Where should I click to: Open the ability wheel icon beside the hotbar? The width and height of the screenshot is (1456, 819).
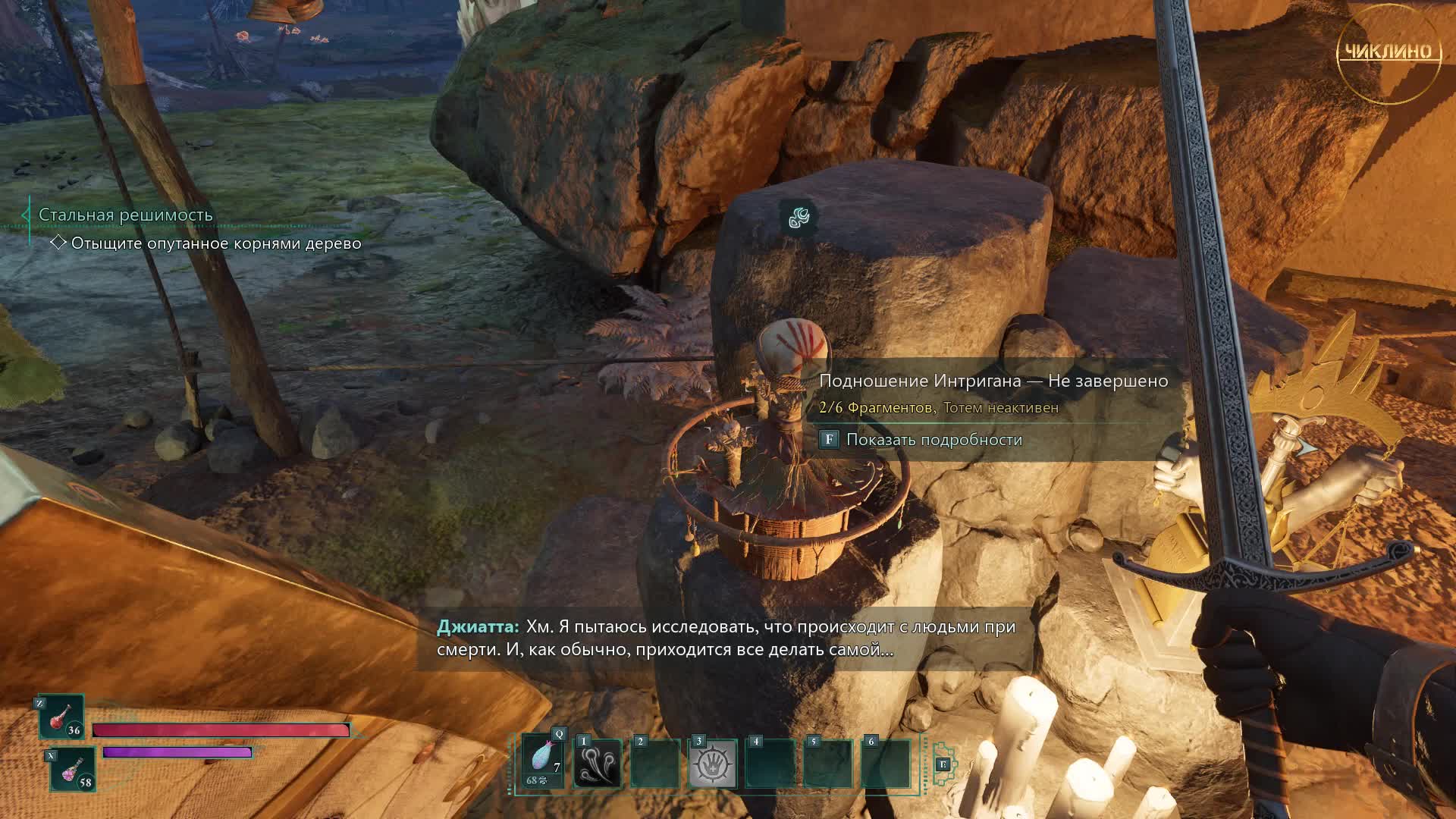(944, 764)
